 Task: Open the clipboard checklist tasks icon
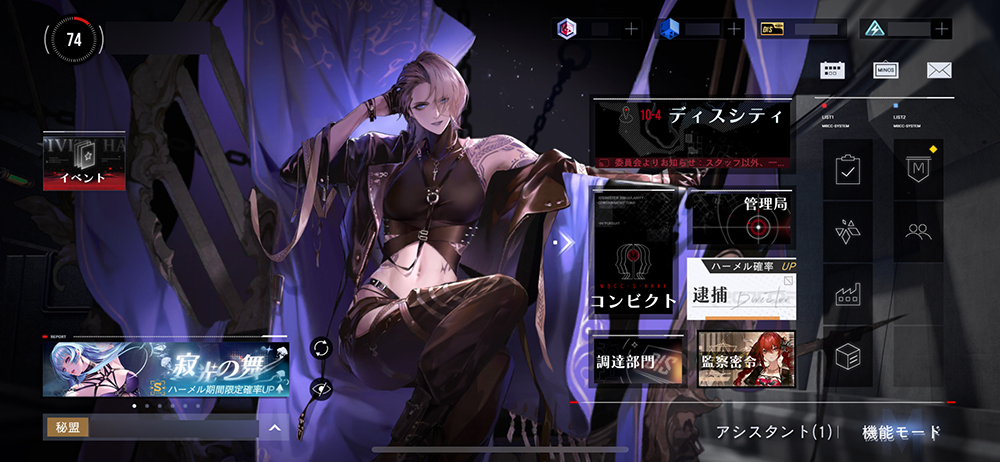pyautogui.click(x=847, y=172)
